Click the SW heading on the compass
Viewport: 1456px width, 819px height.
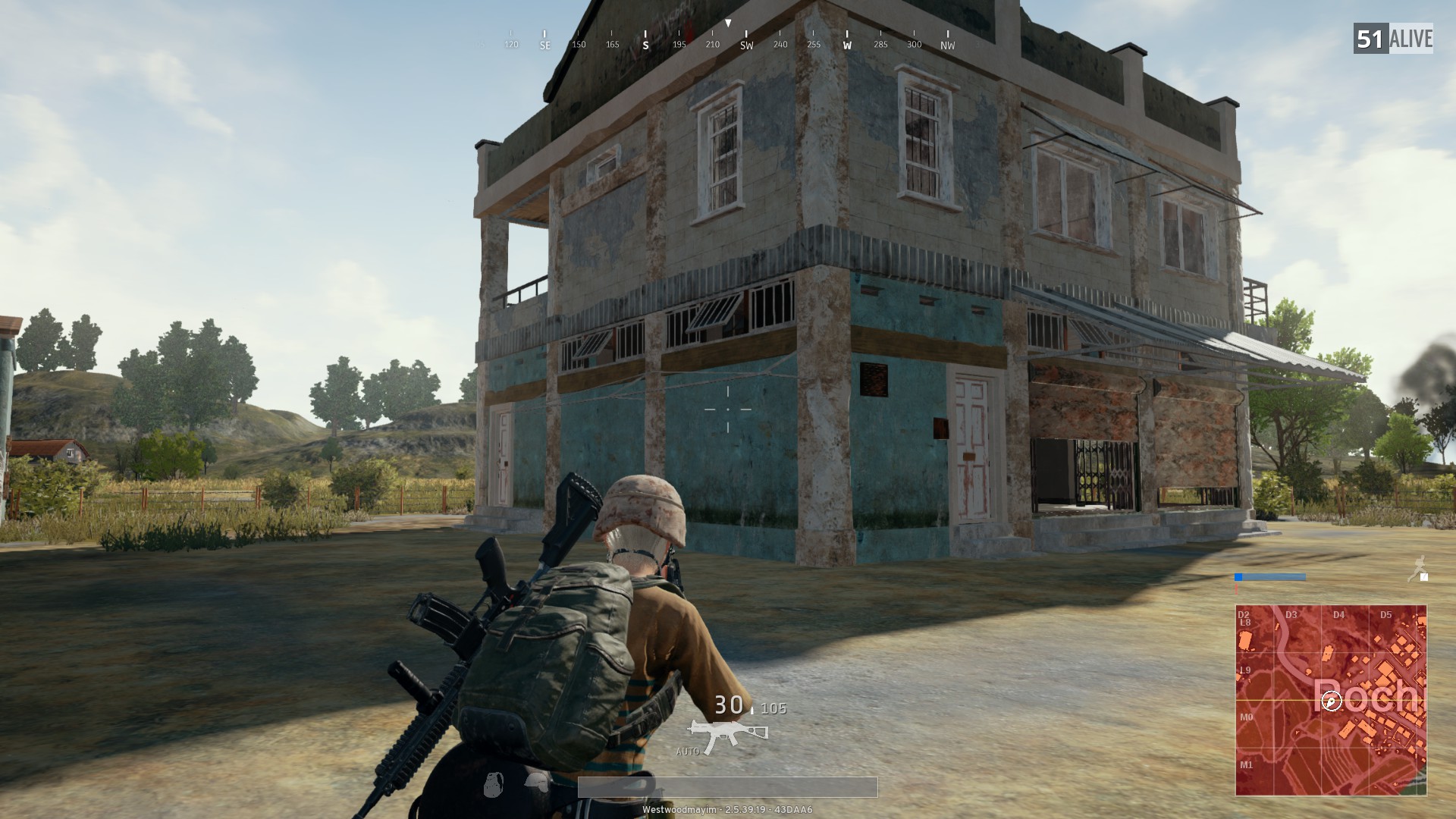coord(746,45)
